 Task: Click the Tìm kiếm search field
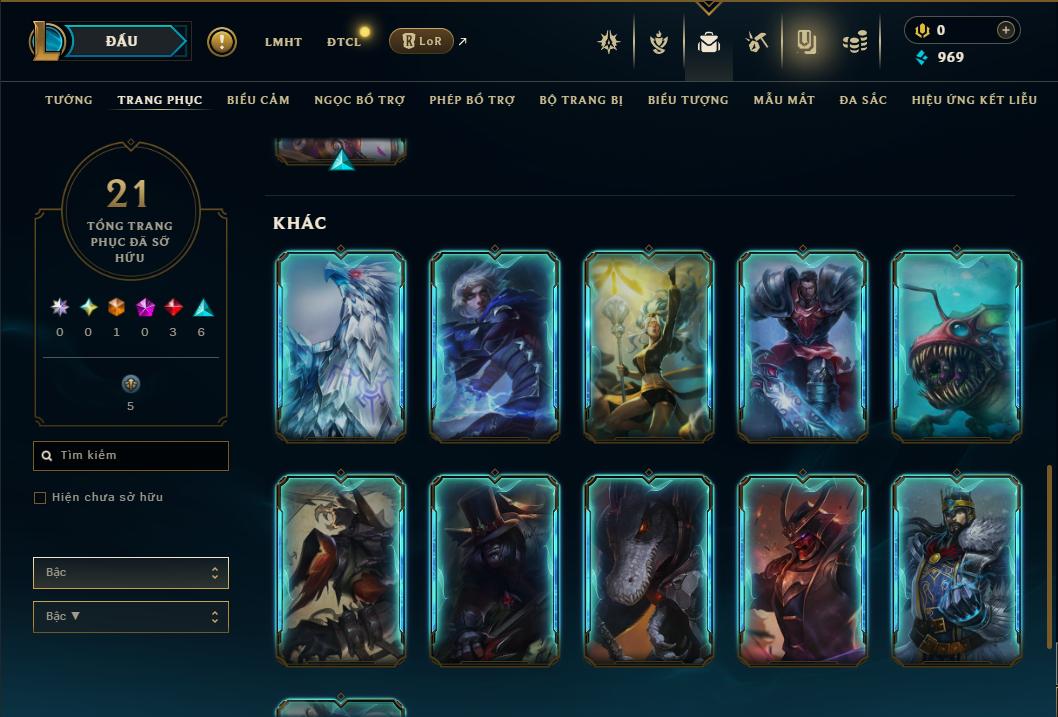coord(131,456)
